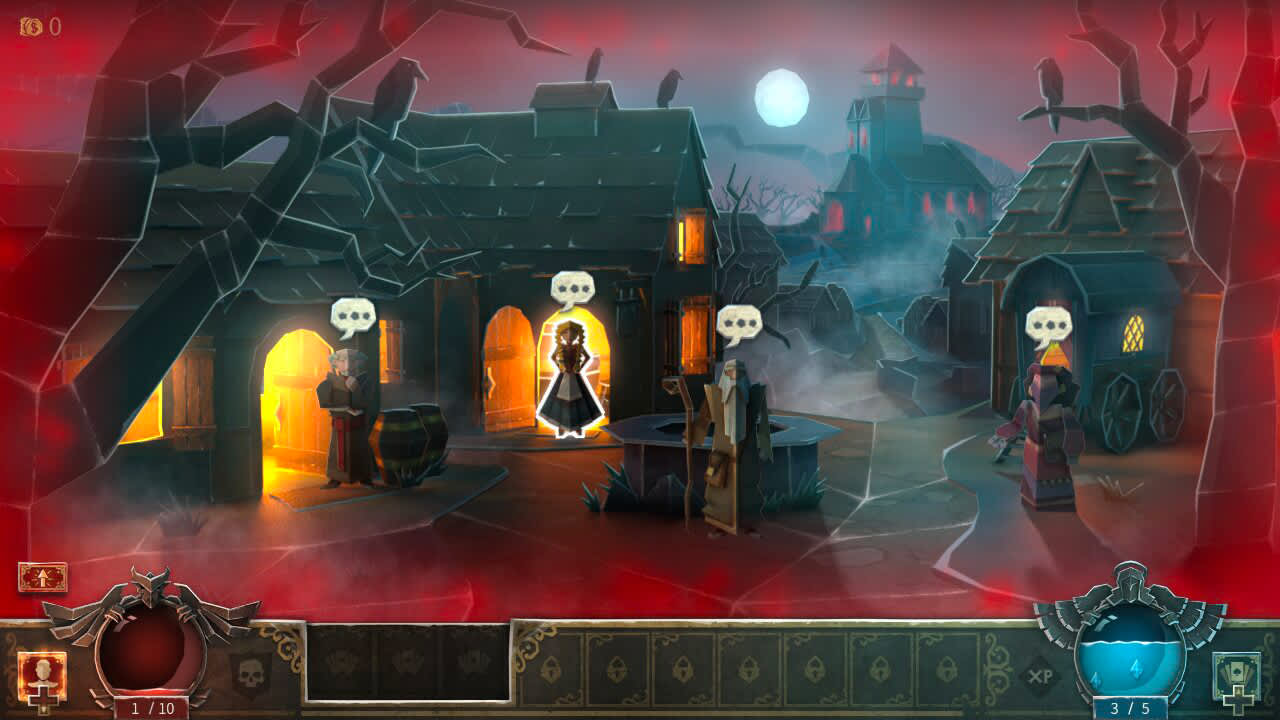Click the sage's speech bubble by the well
Image resolution: width=1280 pixels, height=720 pixels.
coord(739,323)
